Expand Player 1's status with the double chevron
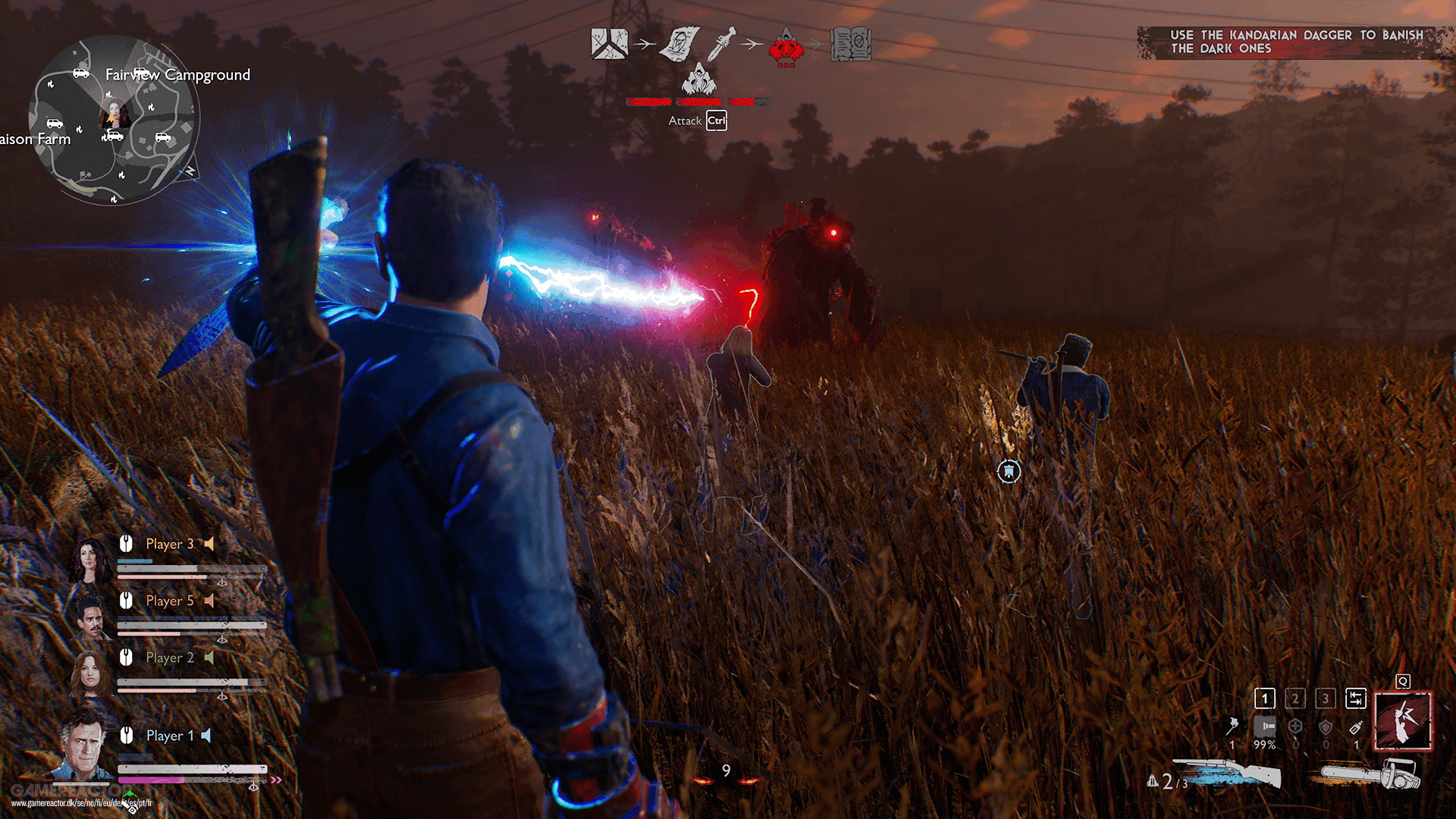1456x819 pixels. pyautogui.click(x=276, y=779)
